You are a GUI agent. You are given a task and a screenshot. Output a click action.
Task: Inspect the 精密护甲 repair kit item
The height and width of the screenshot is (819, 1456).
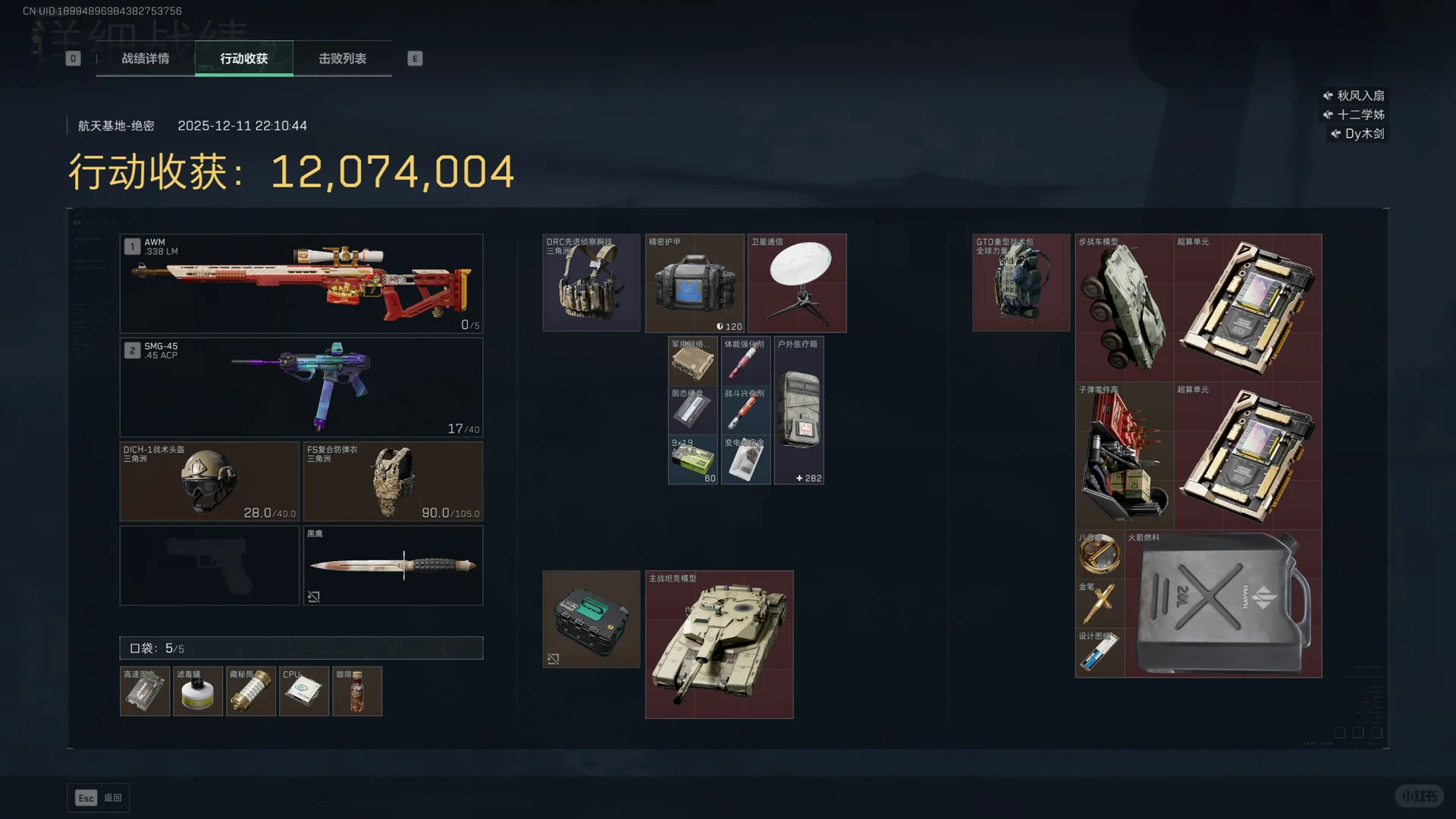click(x=694, y=283)
